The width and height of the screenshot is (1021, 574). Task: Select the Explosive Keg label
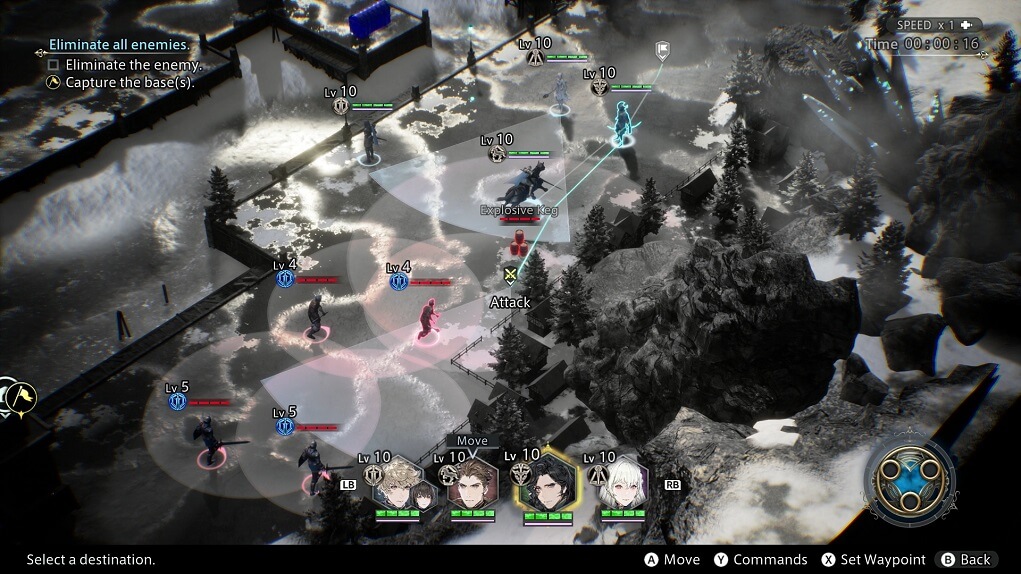point(518,210)
